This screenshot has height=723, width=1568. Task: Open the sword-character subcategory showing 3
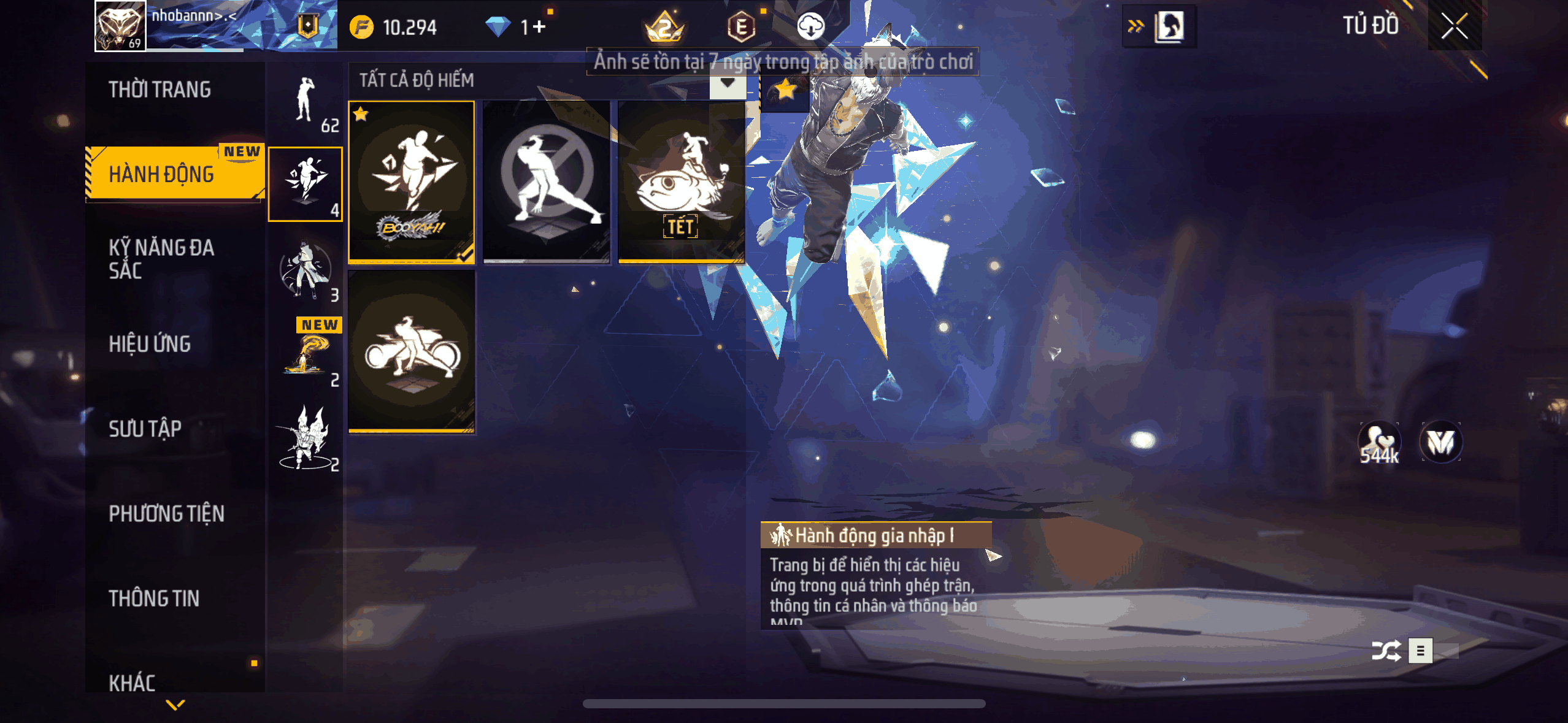click(x=306, y=271)
